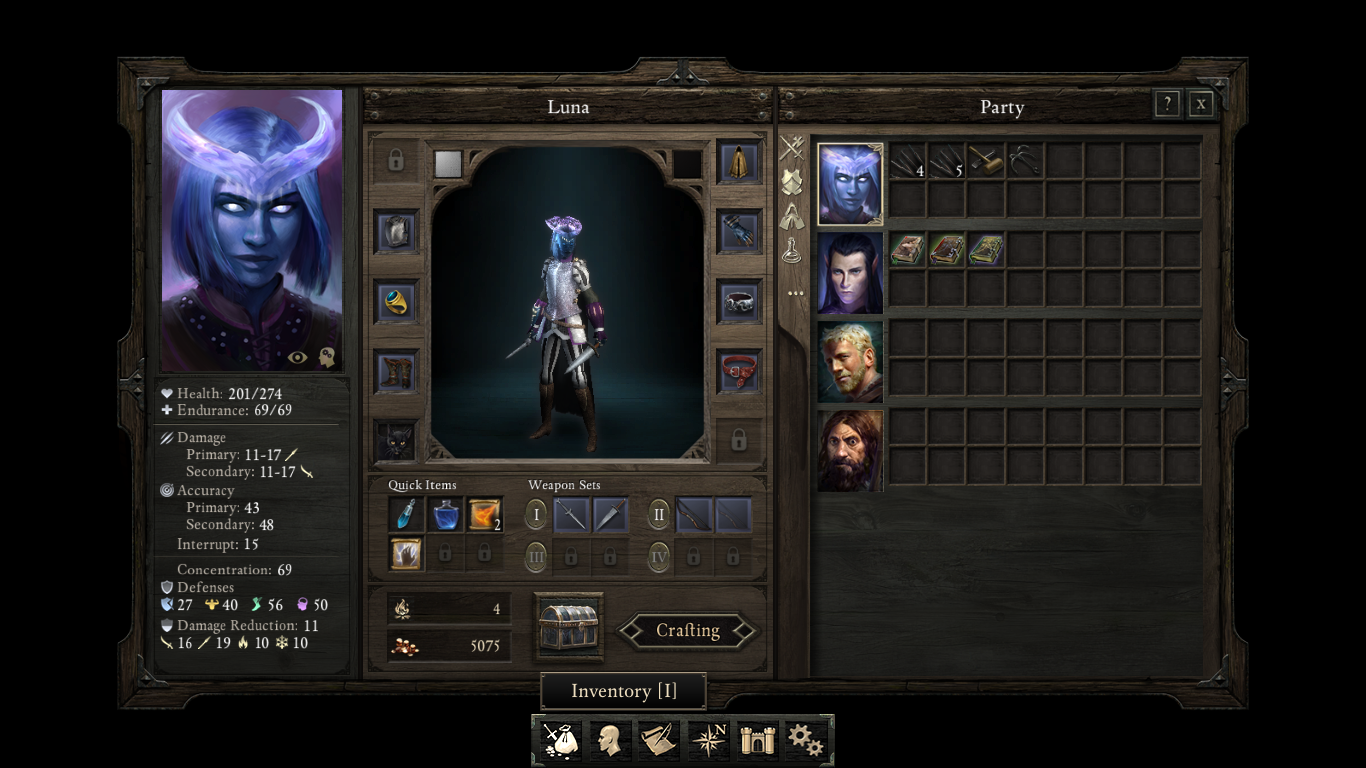
Task: Close the inventory window with X
Action: click(1201, 104)
